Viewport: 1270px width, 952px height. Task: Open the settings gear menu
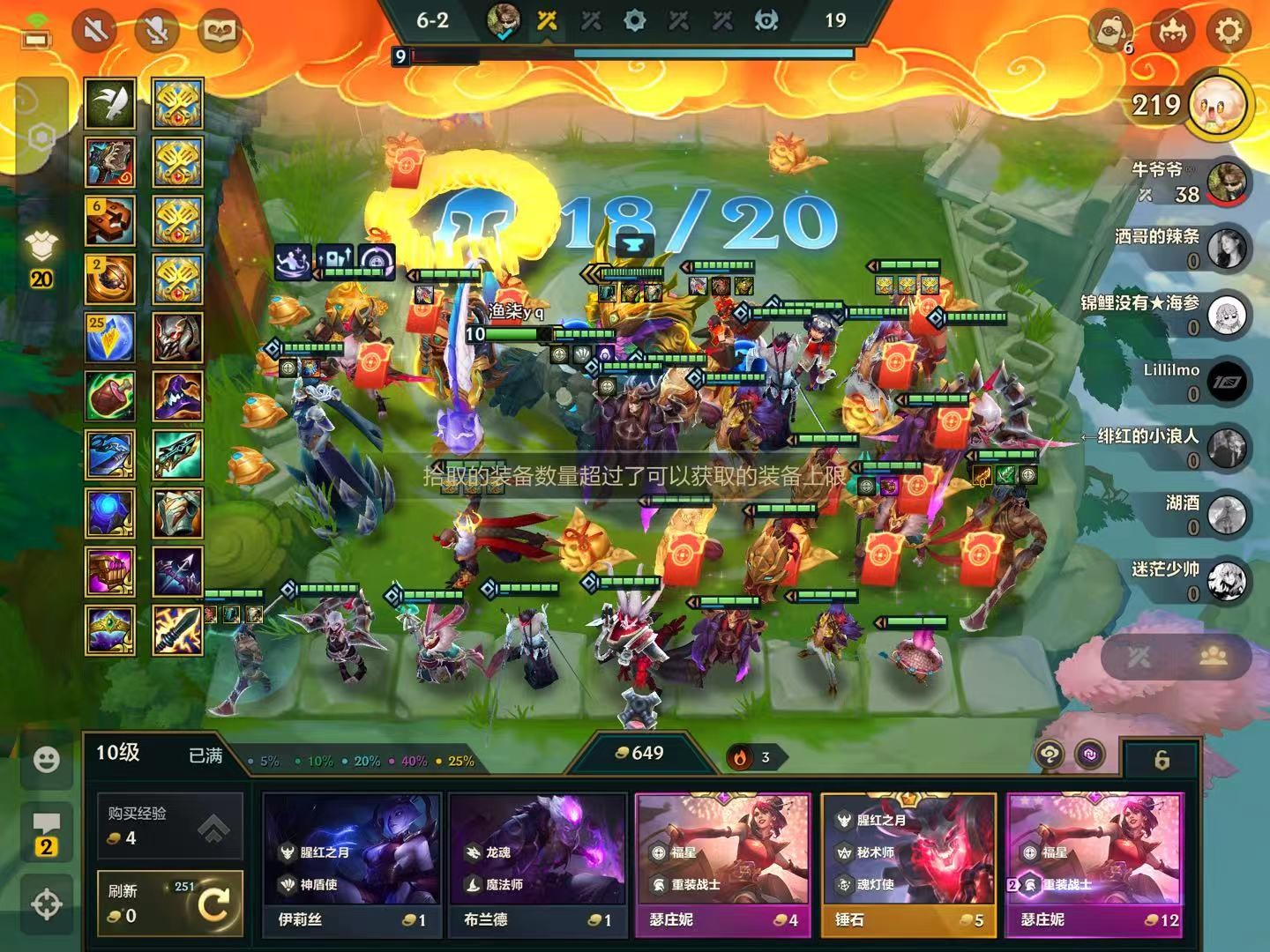pos(1229,32)
